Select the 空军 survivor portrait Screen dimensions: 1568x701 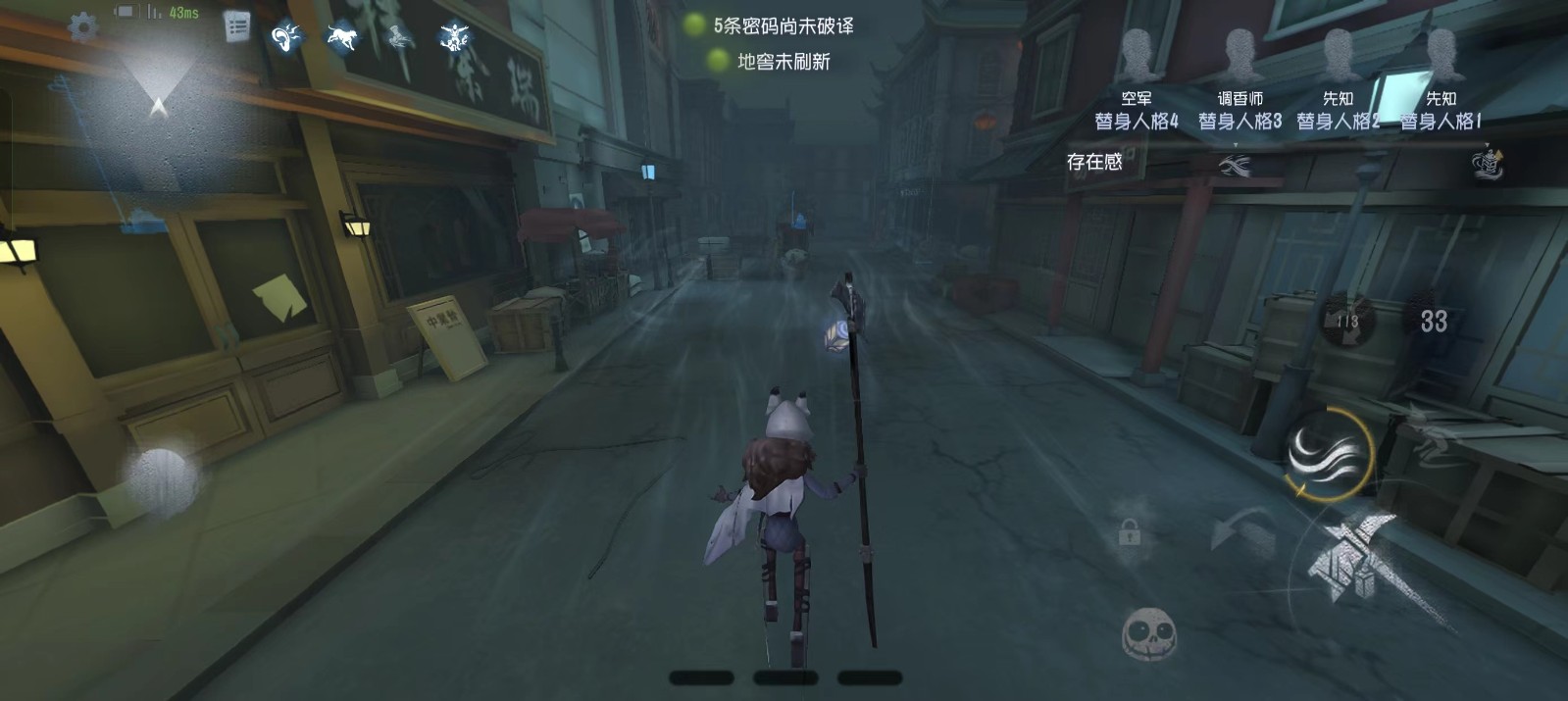1137,54
